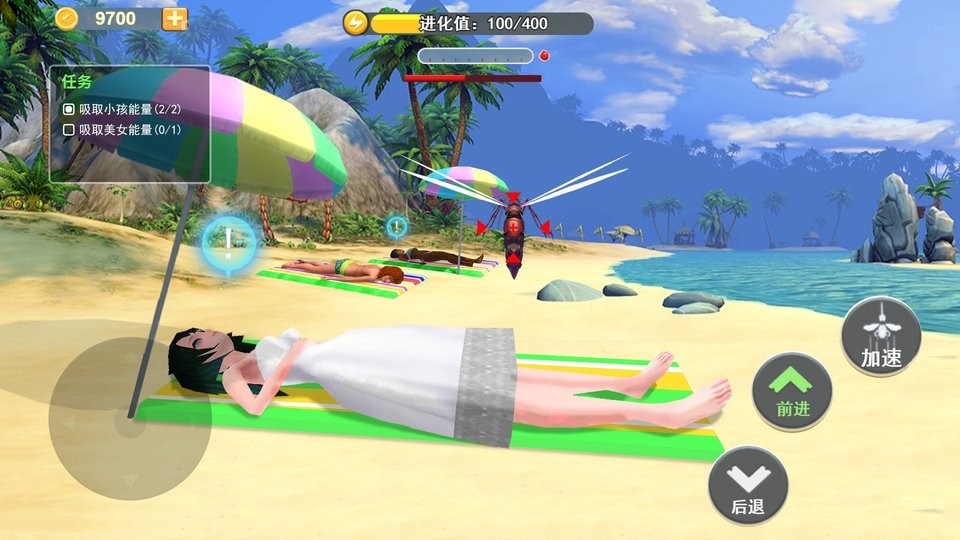Click the virtual joystick pad
The width and height of the screenshot is (960, 540).
click(129, 419)
